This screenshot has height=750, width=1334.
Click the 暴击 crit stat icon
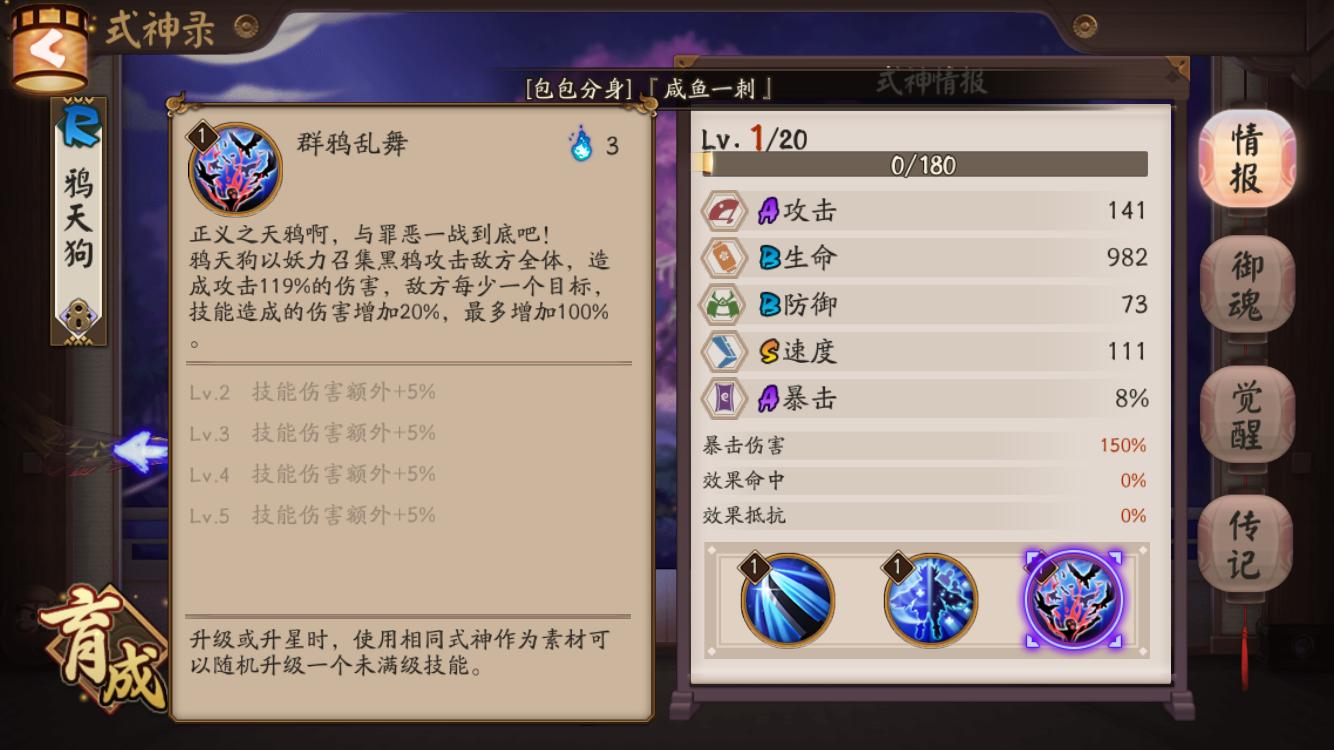click(x=723, y=397)
